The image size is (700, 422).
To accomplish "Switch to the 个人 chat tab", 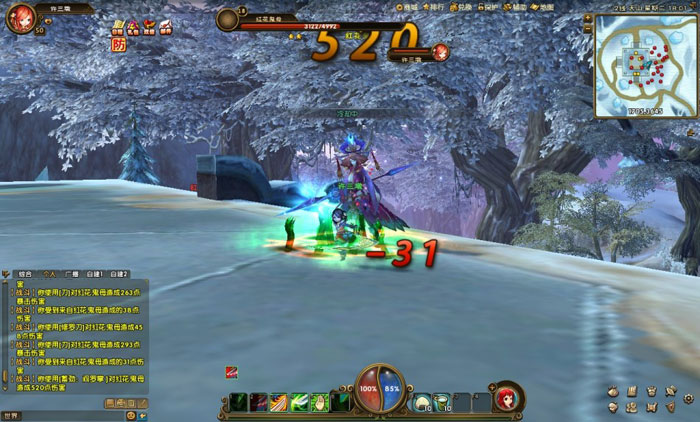I will coord(50,273).
